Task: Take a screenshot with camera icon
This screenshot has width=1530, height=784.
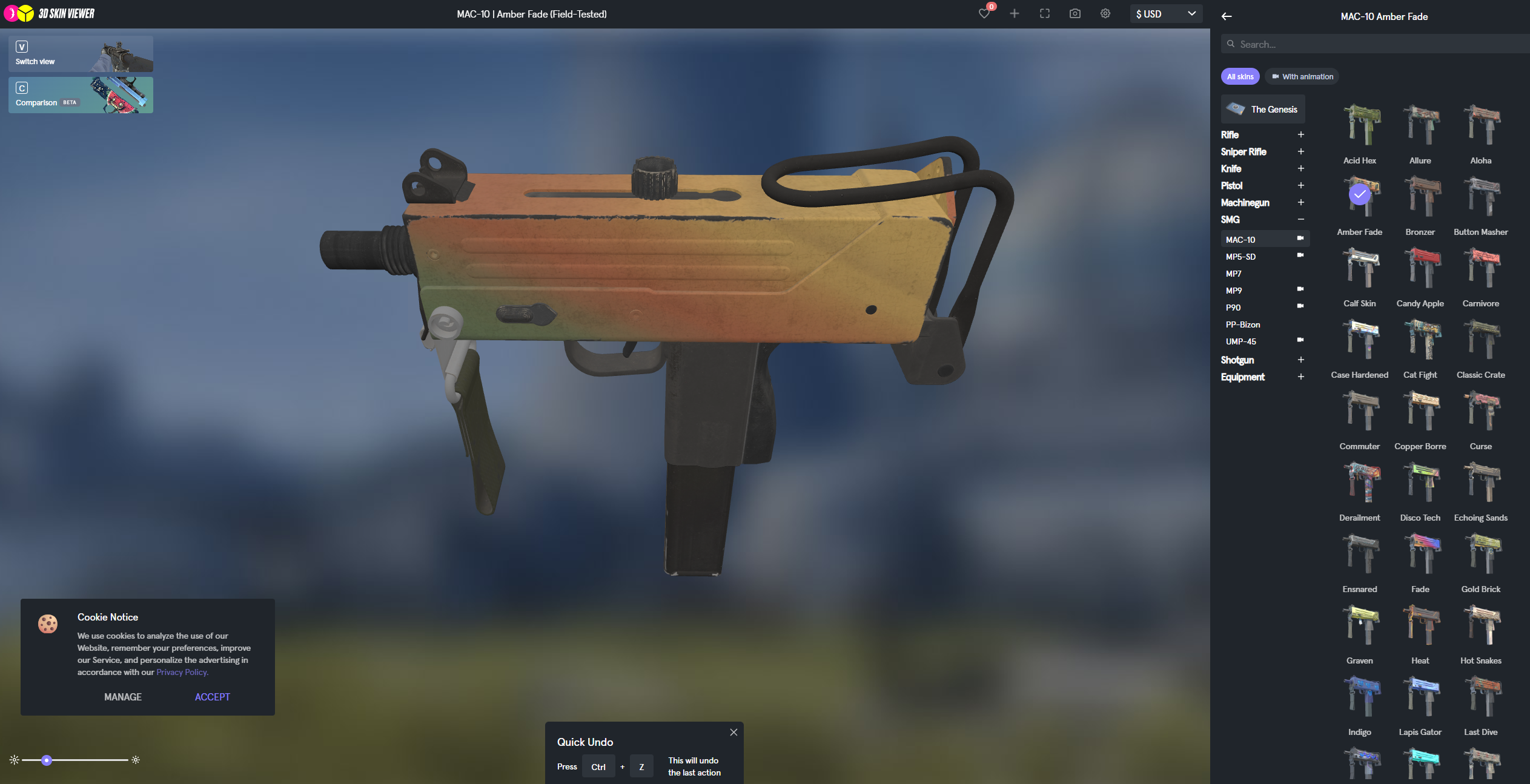Action: [x=1075, y=14]
